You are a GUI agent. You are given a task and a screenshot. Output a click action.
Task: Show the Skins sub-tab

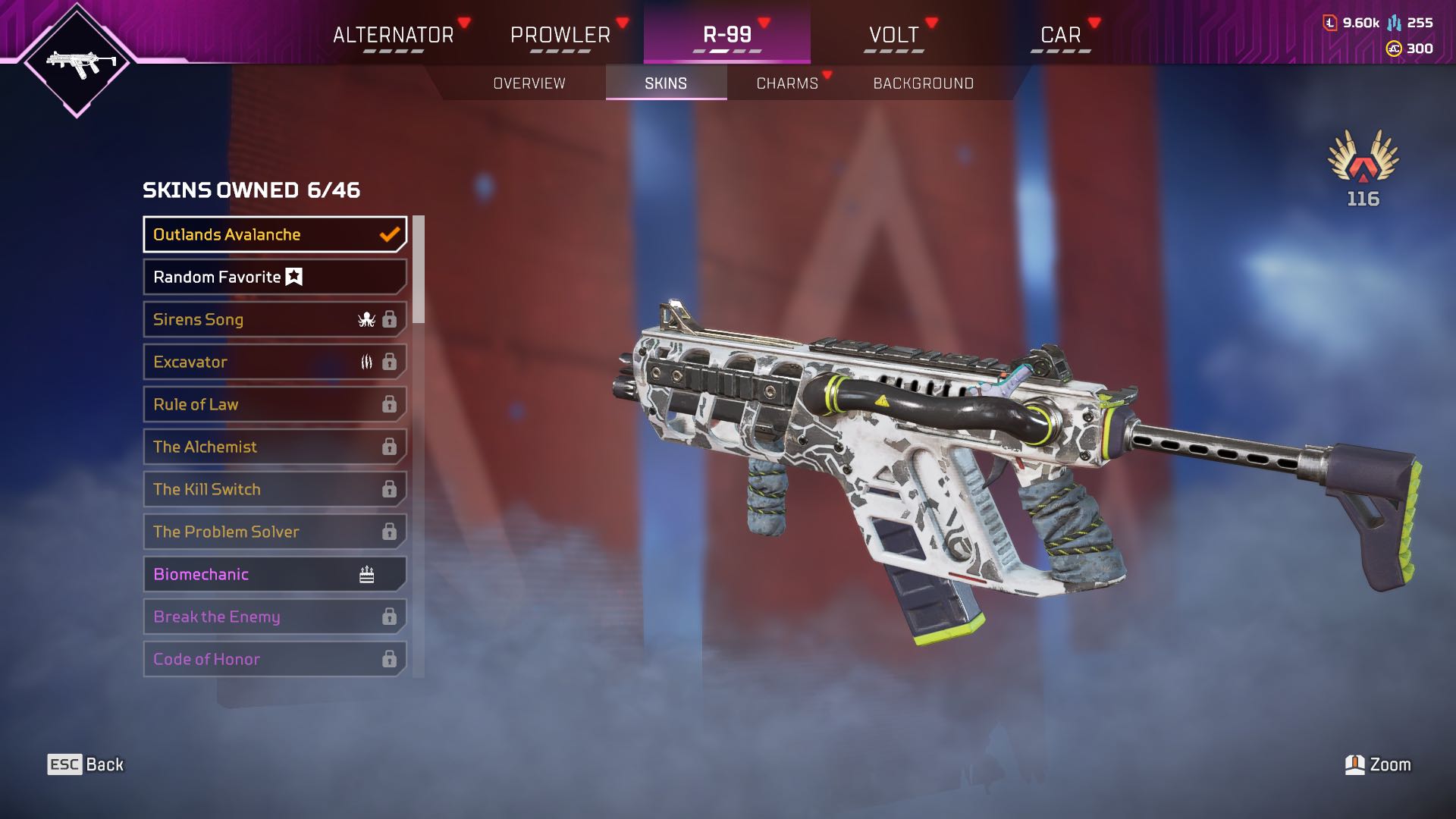[x=666, y=83]
